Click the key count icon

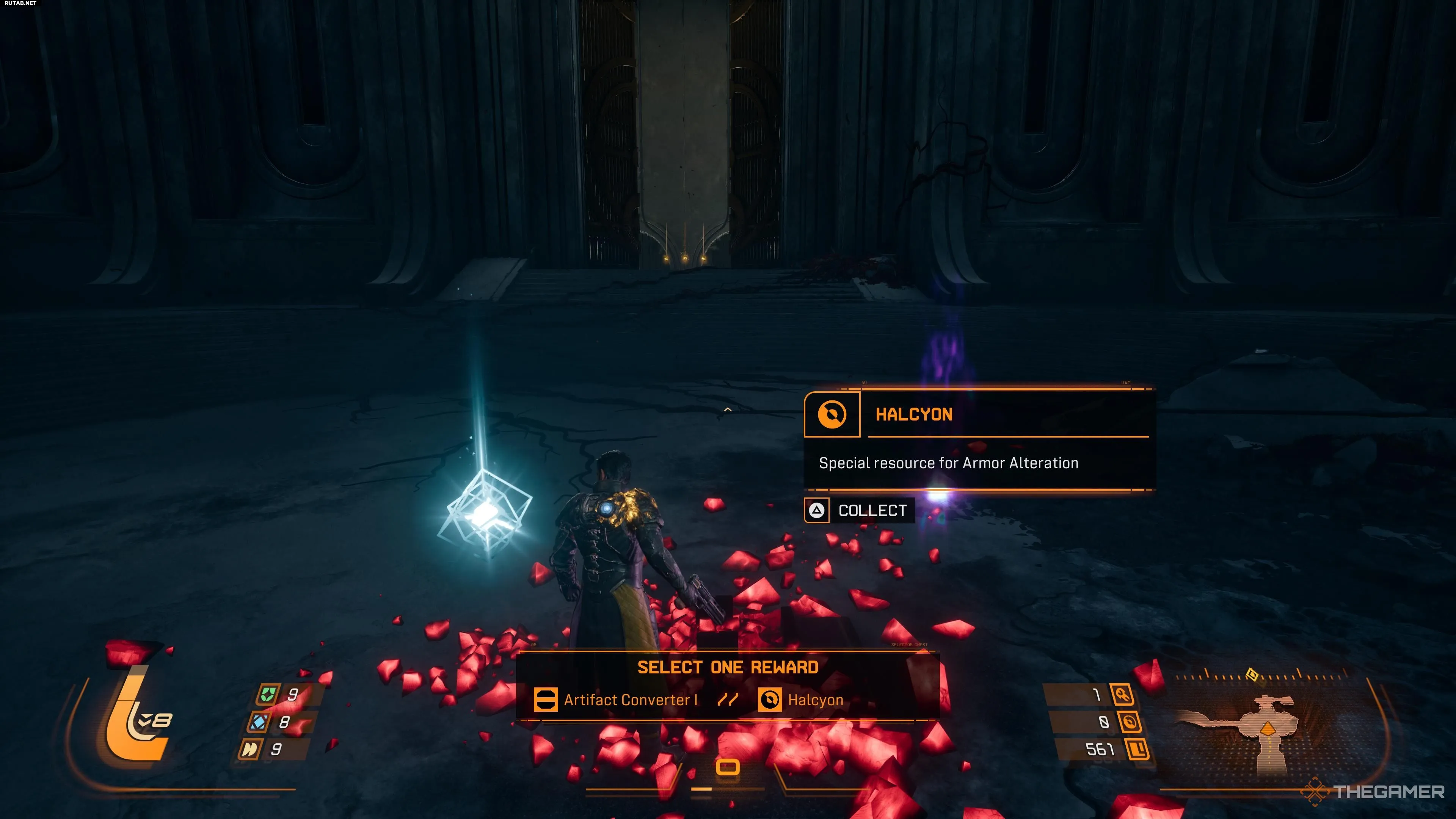1122,694
